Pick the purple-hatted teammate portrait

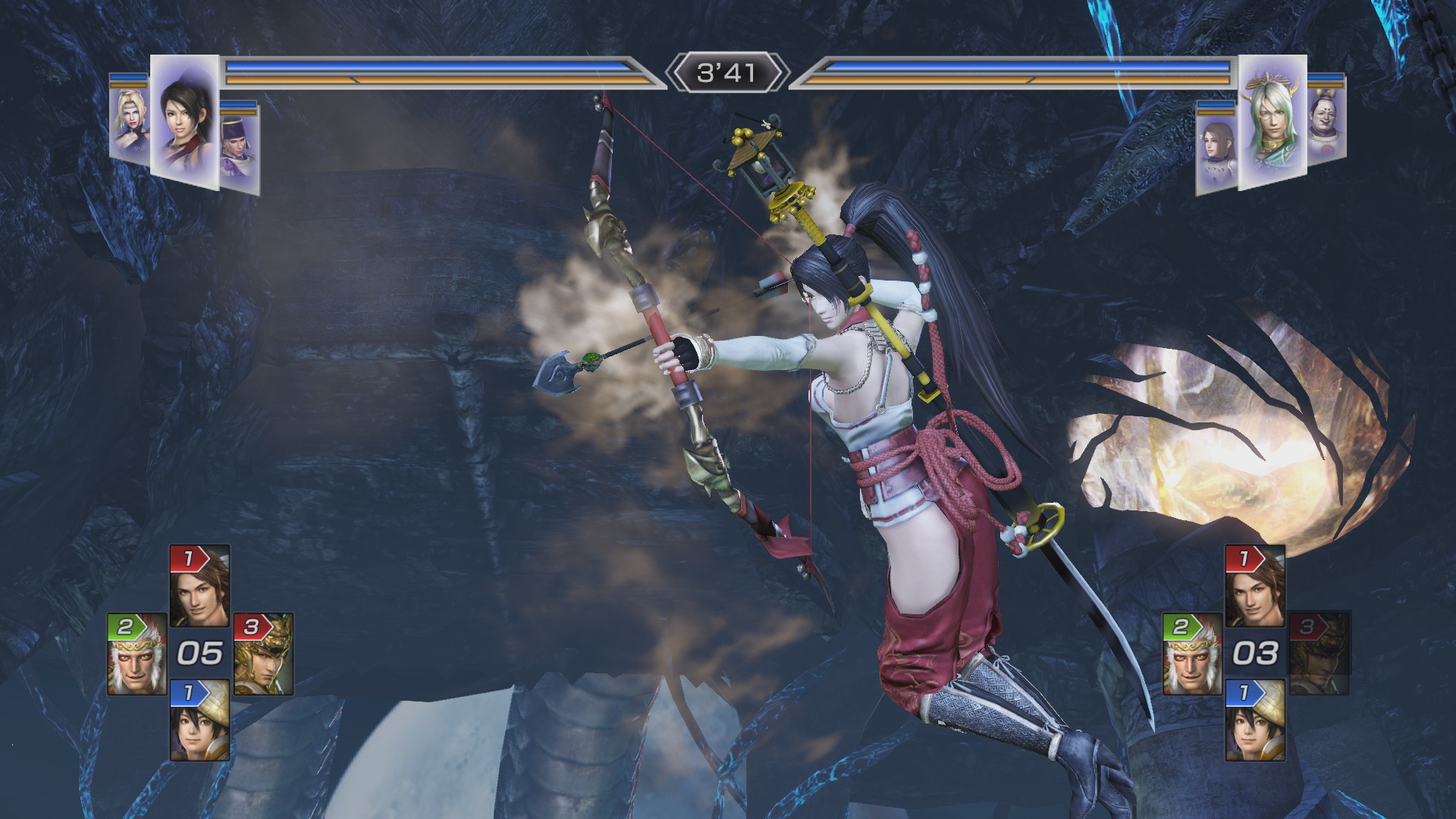tap(240, 148)
